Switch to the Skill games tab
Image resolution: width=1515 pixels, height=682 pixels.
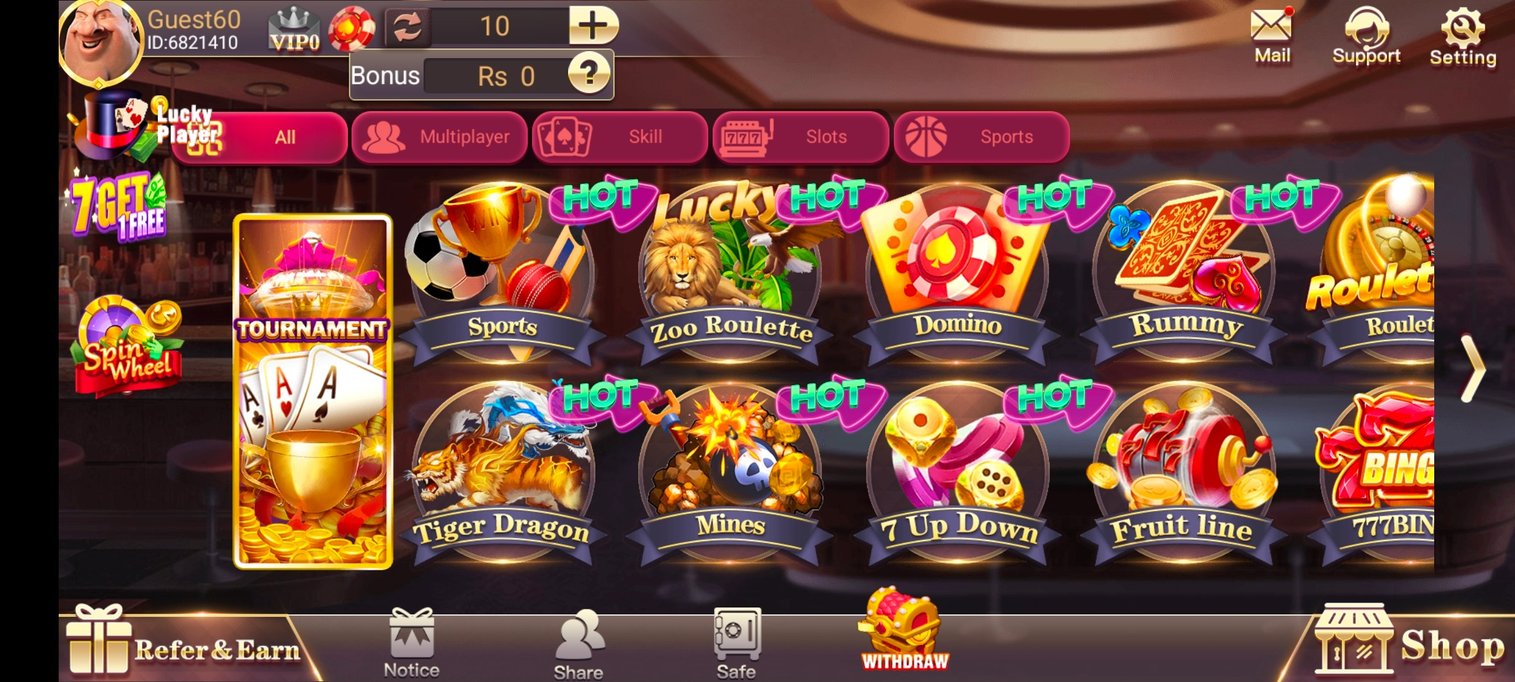point(620,137)
